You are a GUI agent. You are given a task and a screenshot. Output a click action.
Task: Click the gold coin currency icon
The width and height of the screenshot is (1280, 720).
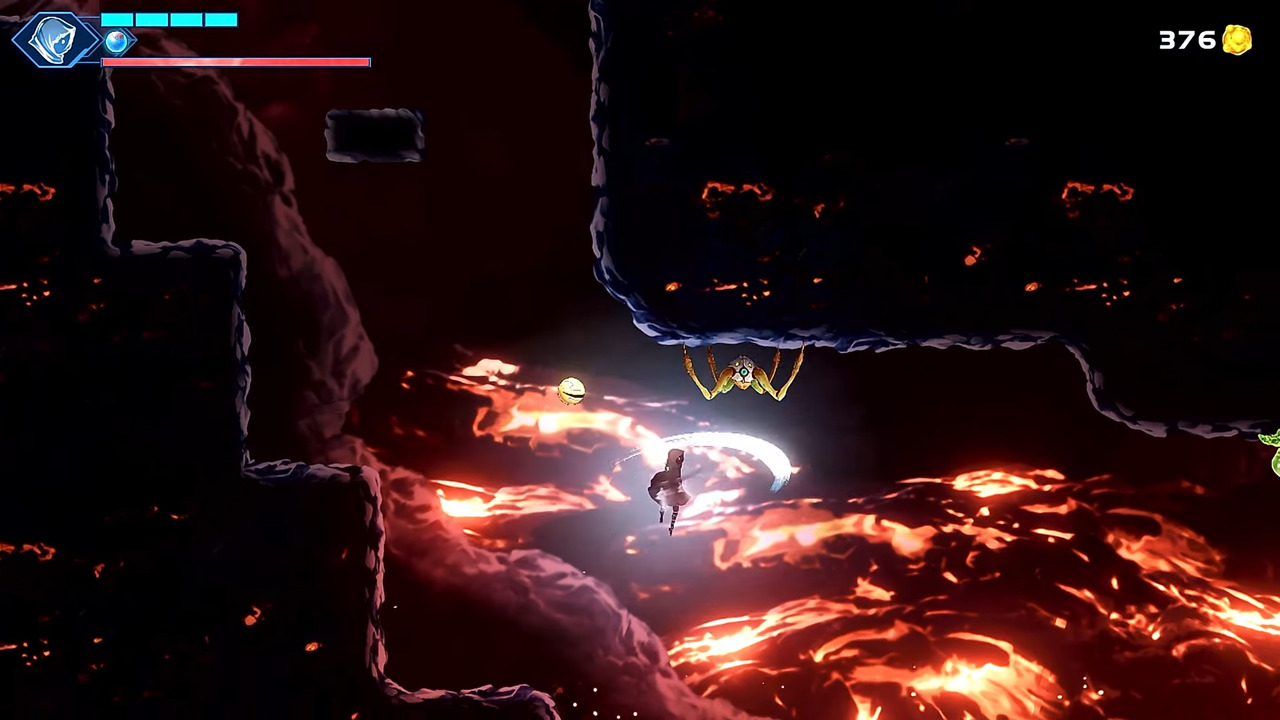[x=1237, y=40]
